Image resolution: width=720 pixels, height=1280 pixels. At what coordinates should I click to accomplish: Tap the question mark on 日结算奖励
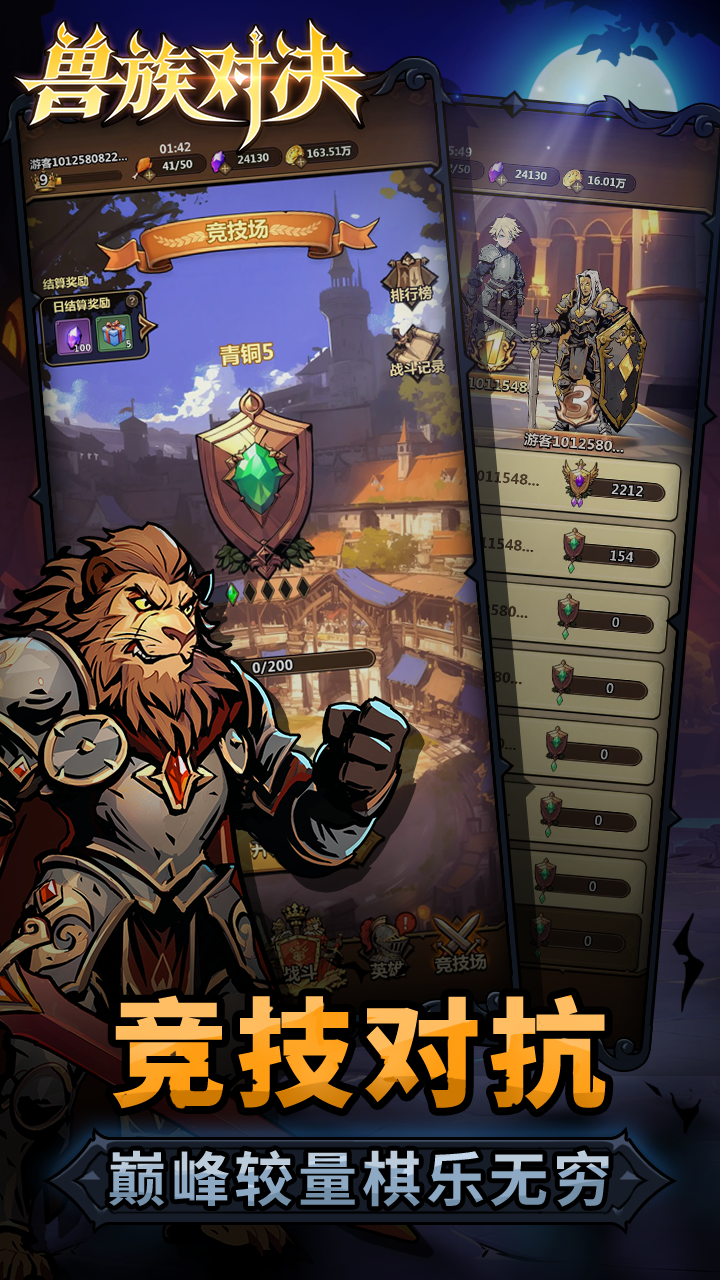(x=131, y=300)
